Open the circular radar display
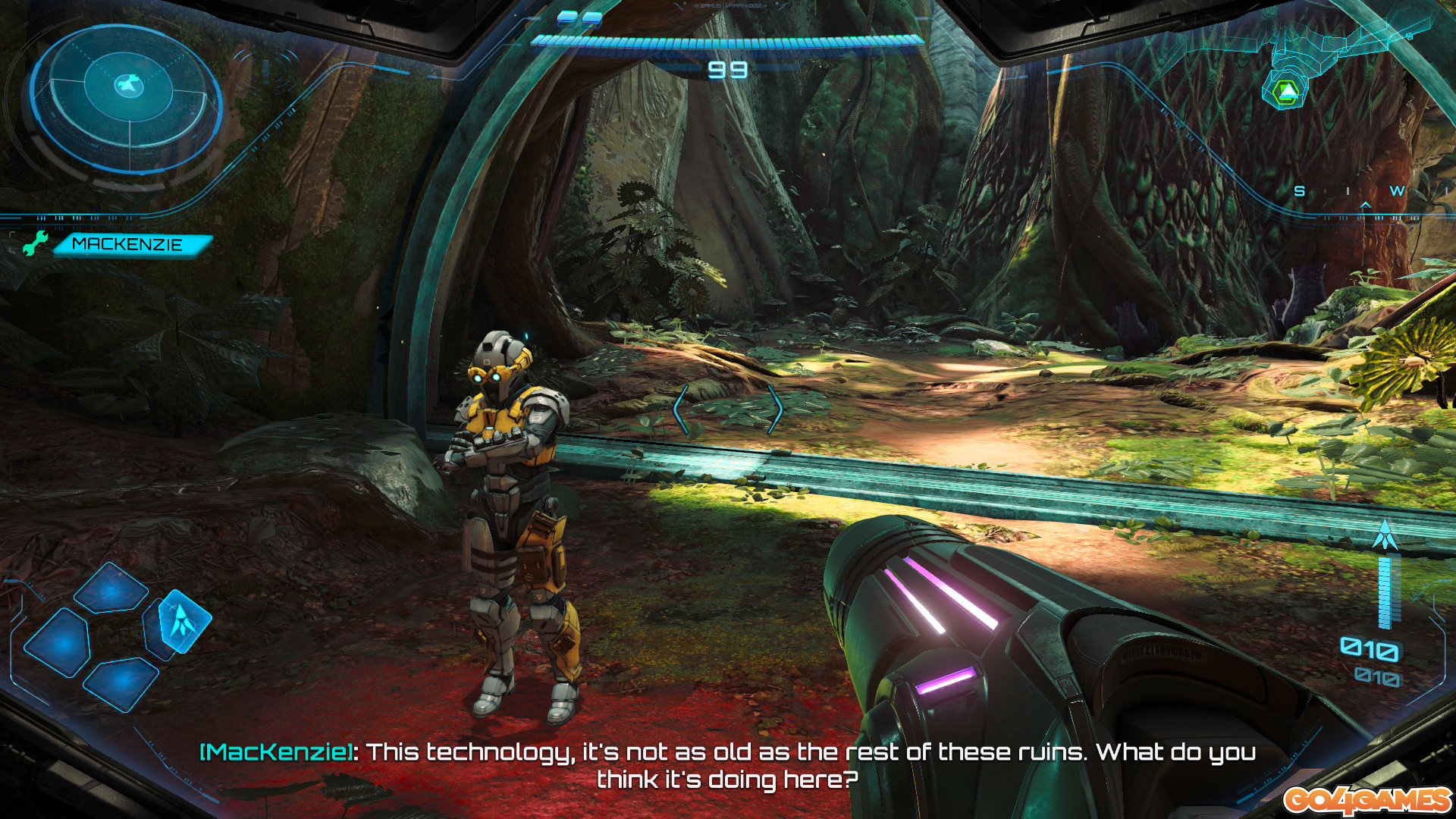 tap(126, 95)
